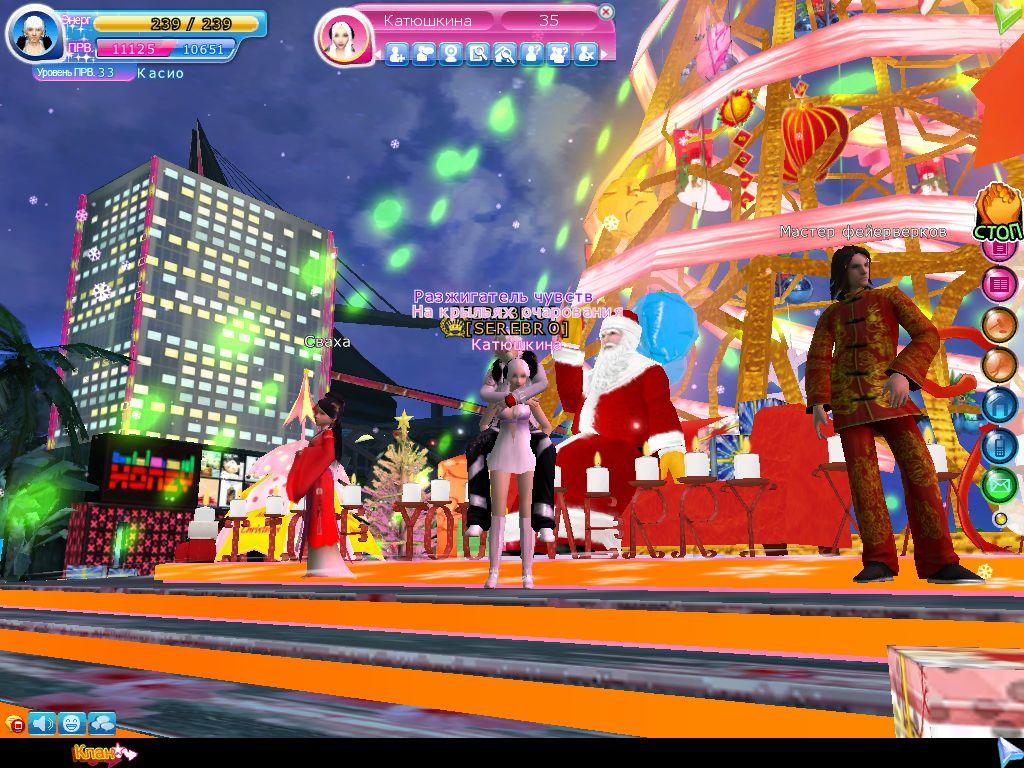The width and height of the screenshot is (1024, 768).
Task: Click the orange gavel round button
Action: click(999, 325)
